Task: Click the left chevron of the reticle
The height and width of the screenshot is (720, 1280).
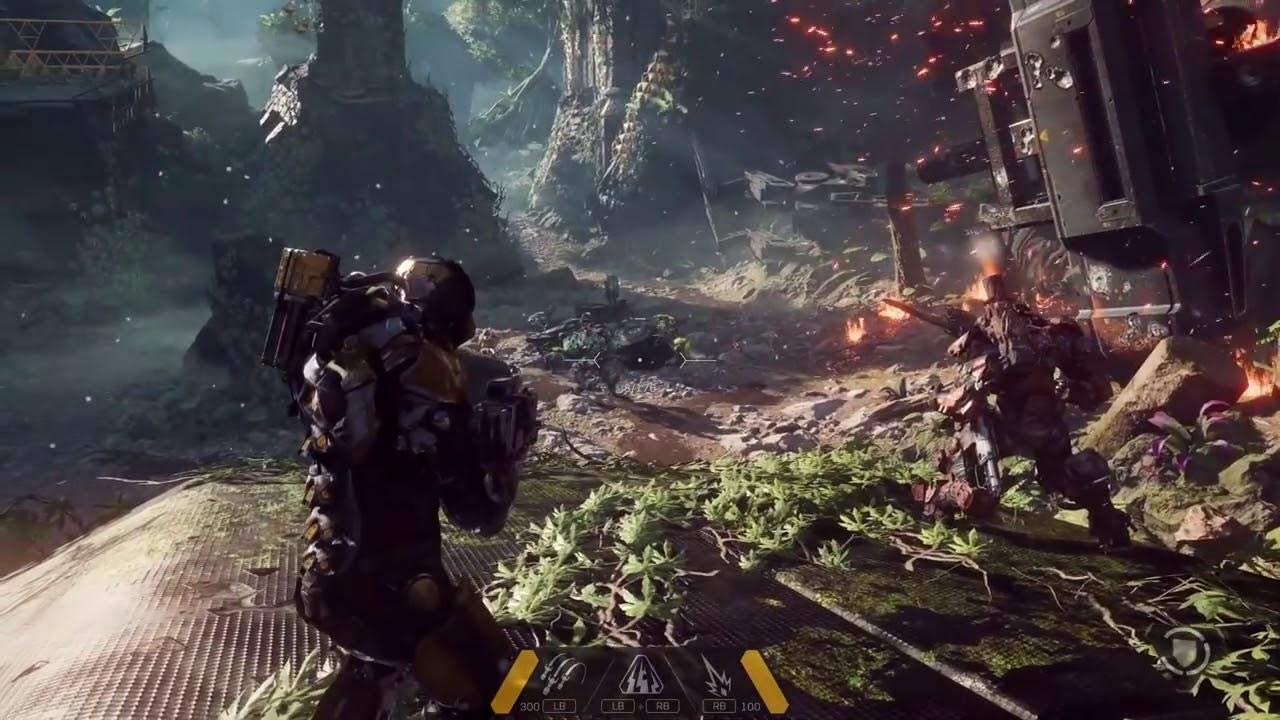Action: [598, 360]
